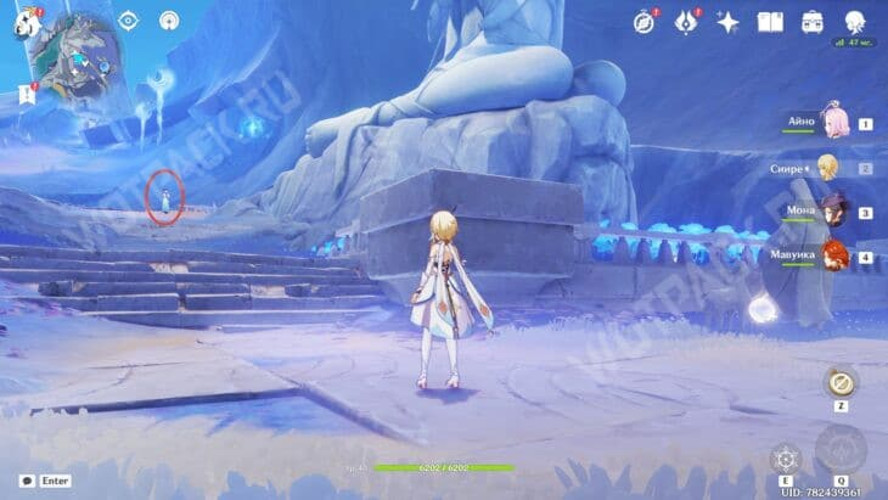Screen dimensions: 888x500
Task: Open the chat box with Enter label
Action: tap(46, 481)
